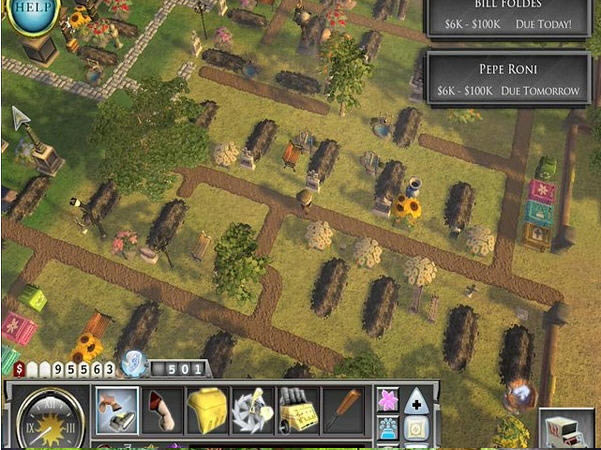Pick the yellow casket item
Viewport: 601px width, 450px height.
207,410
